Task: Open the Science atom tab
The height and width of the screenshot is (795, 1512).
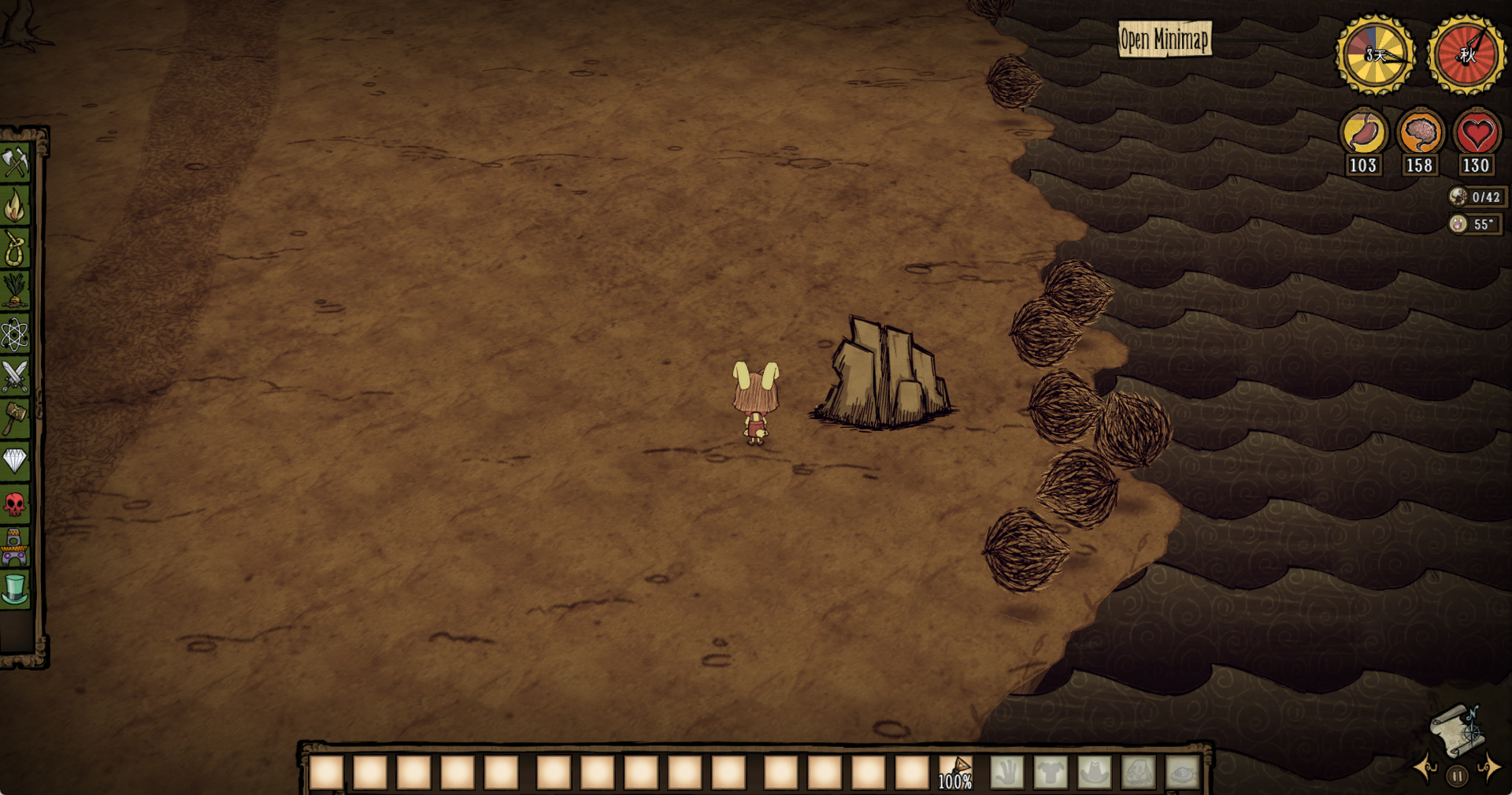Action: (15, 334)
